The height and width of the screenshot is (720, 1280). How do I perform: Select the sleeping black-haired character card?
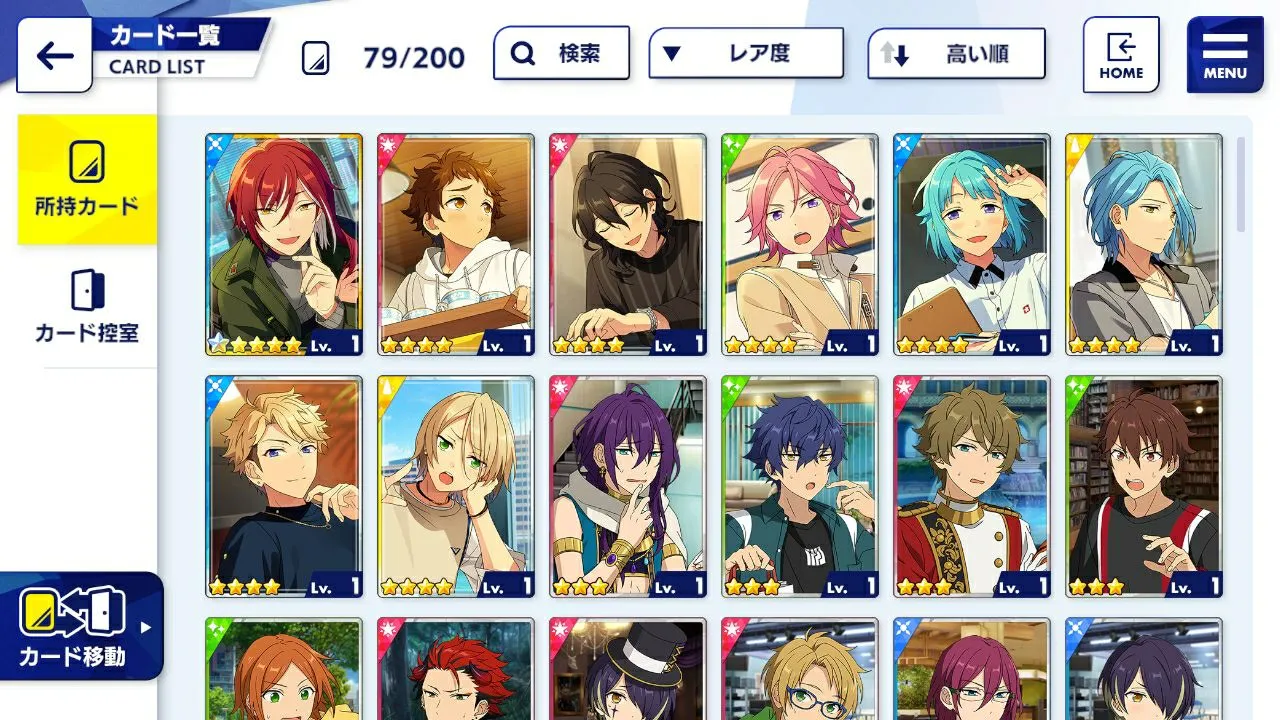[x=628, y=244]
